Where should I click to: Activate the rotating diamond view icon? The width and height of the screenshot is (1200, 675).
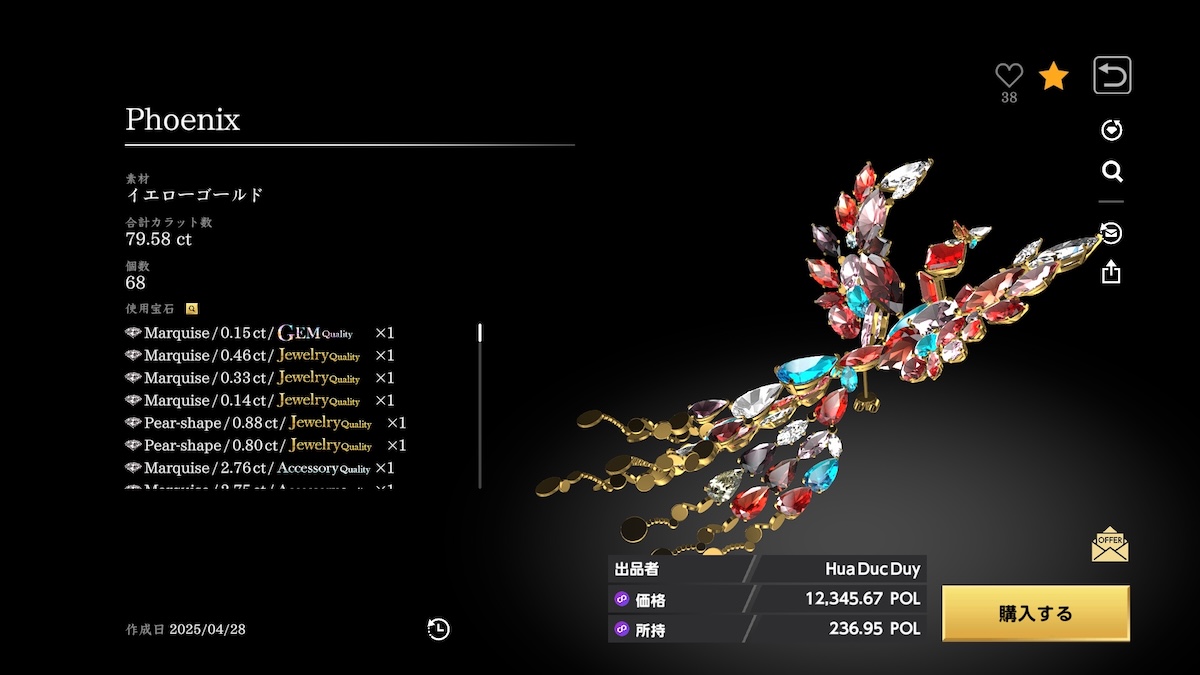pos(1111,130)
